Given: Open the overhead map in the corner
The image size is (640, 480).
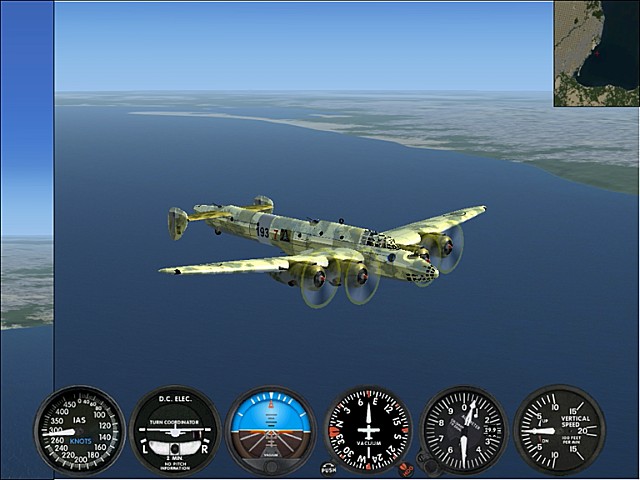Looking at the screenshot, I should point(597,52).
